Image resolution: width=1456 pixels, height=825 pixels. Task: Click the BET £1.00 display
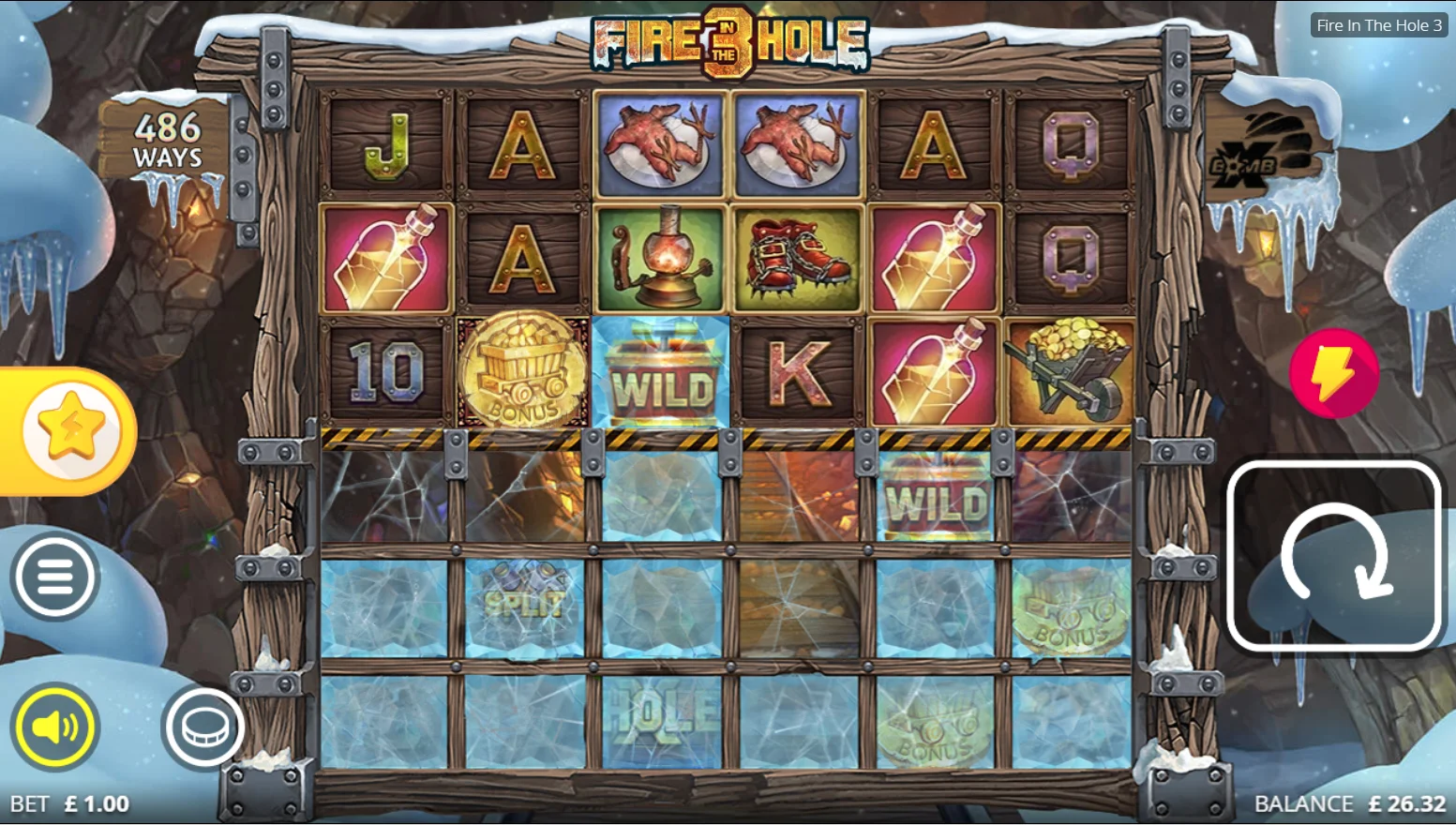[72, 803]
